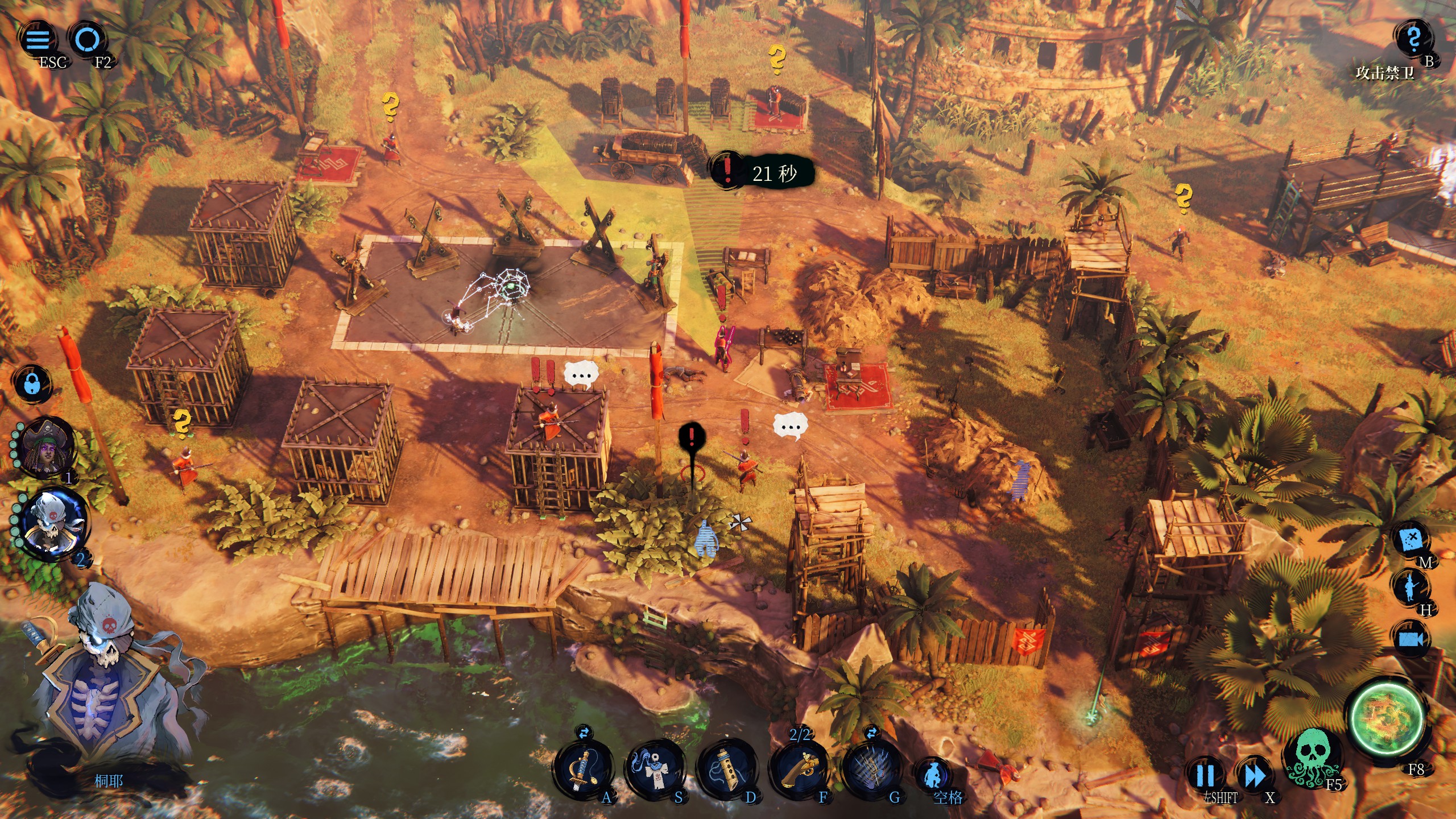The image size is (1456, 819).
Task: Open the objective question mark button
Action: [1413, 40]
